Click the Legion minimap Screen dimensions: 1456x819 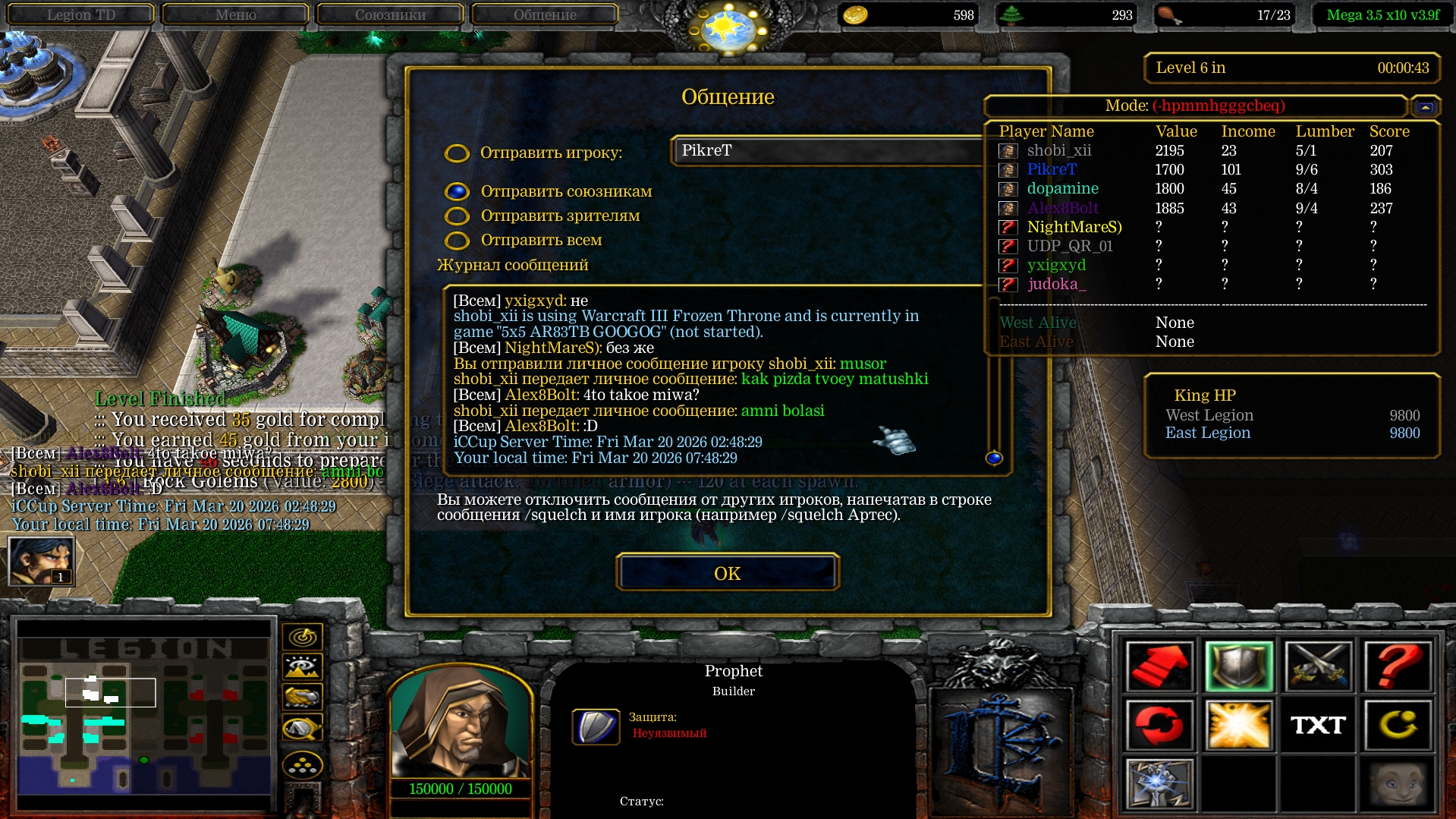[144, 713]
